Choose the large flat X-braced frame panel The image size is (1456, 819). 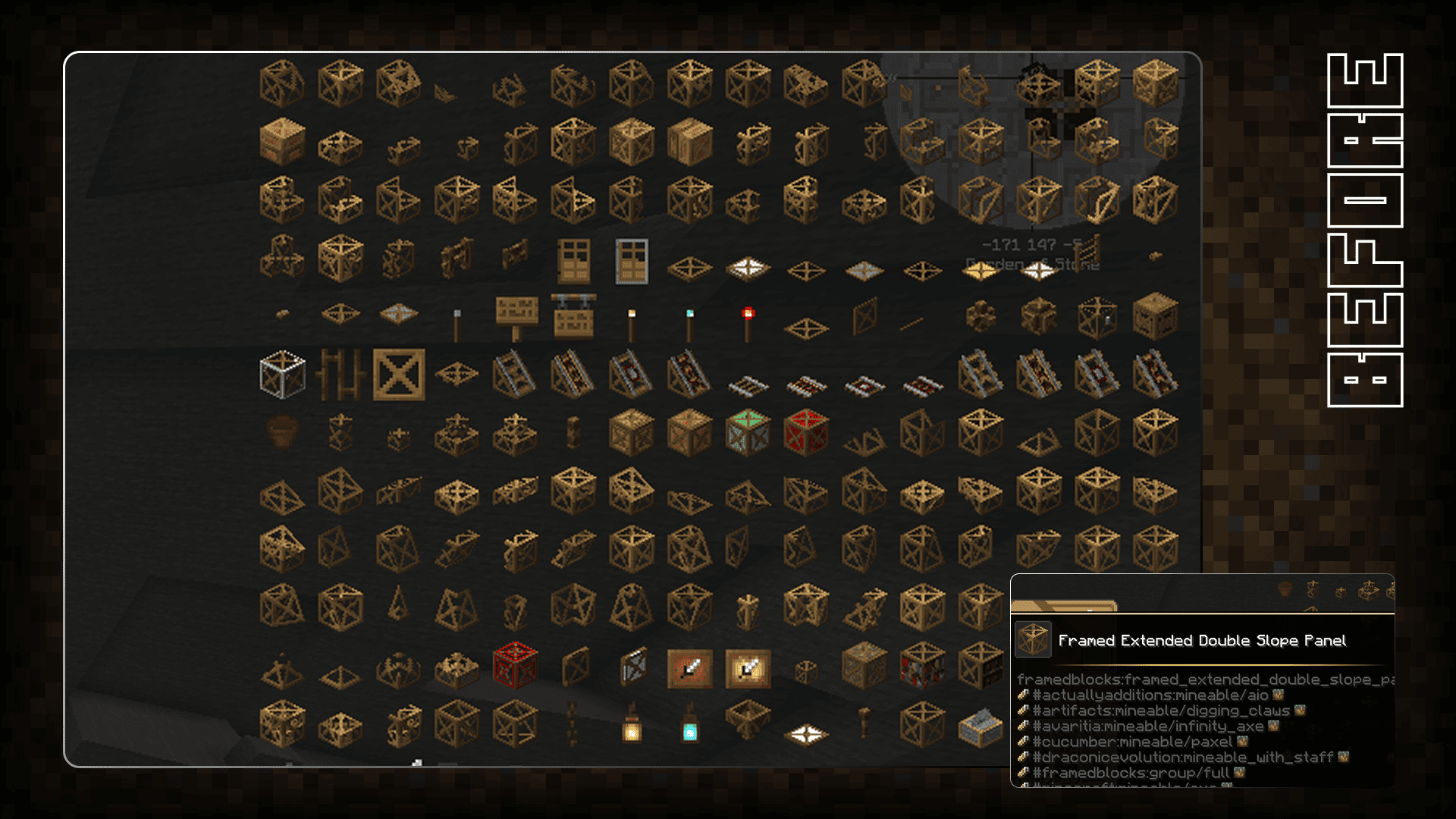coord(399,374)
